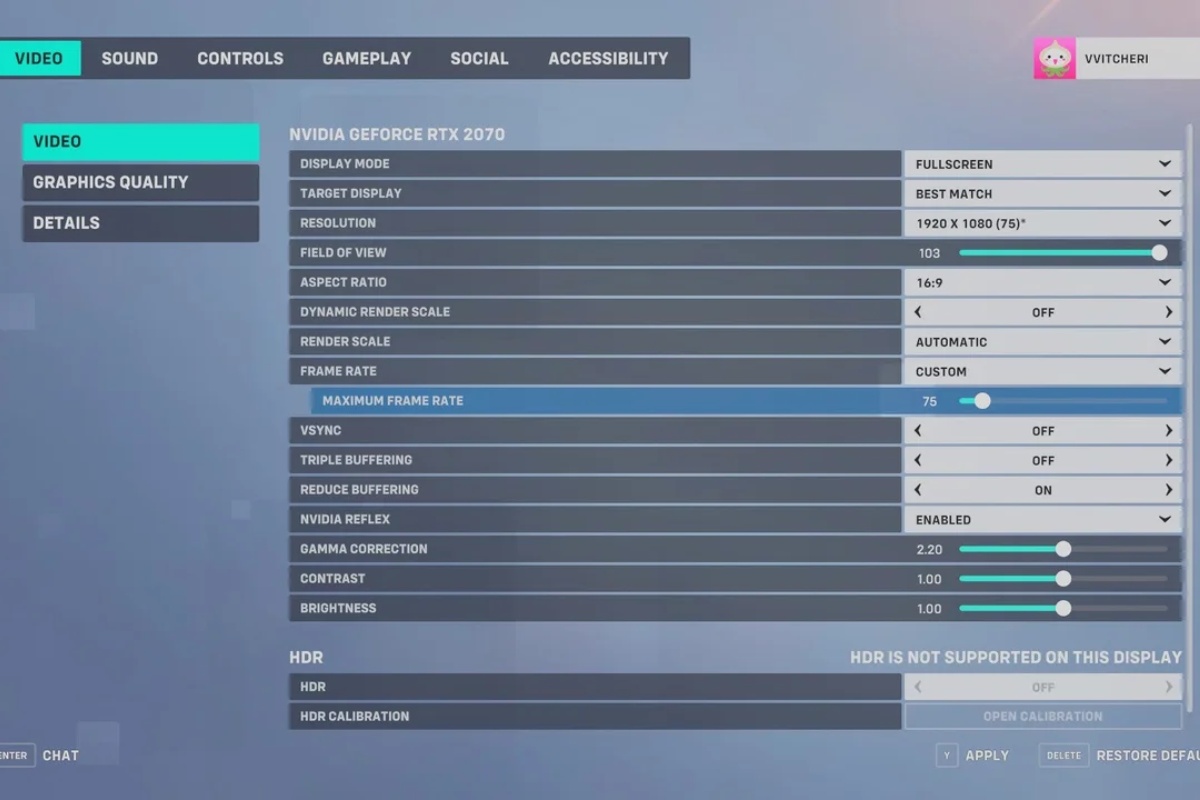Switch to the Sound tab
Screen dimensions: 1200x800
(129, 58)
